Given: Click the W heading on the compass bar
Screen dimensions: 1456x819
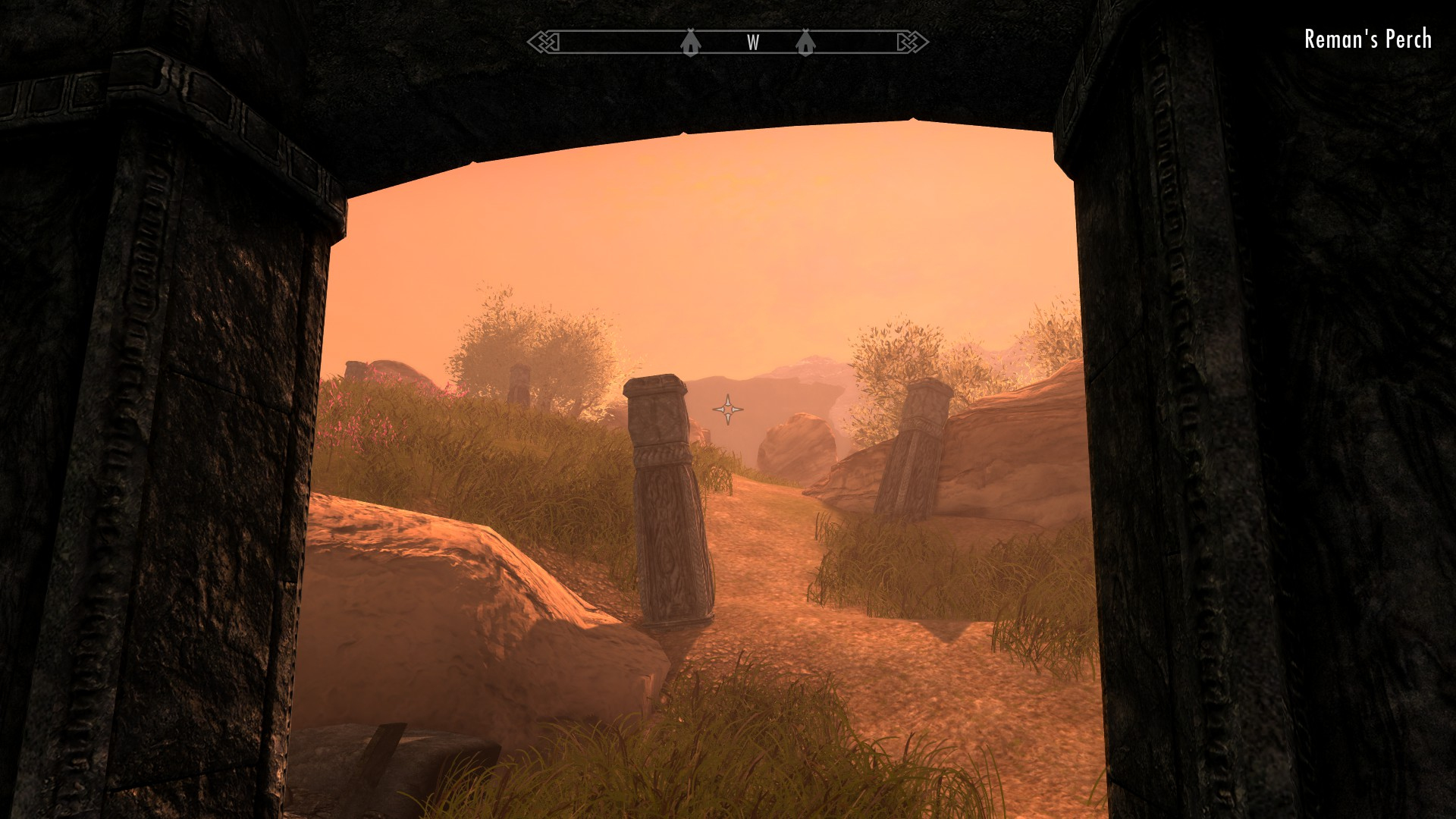Looking at the screenshot, I should coord(753,43).
